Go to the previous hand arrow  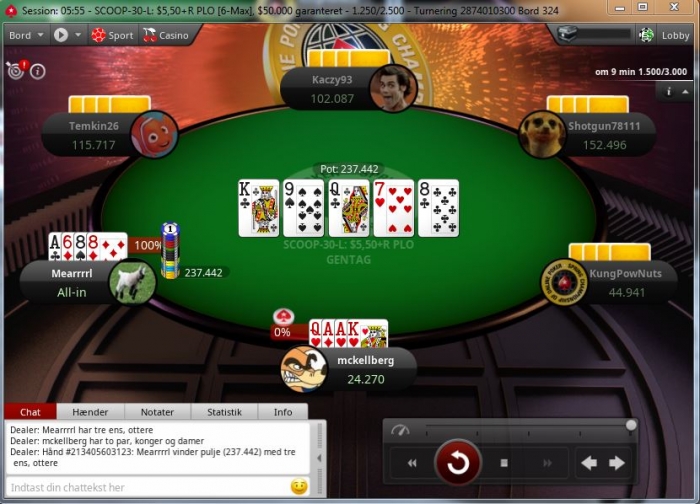tap(589, 463)
